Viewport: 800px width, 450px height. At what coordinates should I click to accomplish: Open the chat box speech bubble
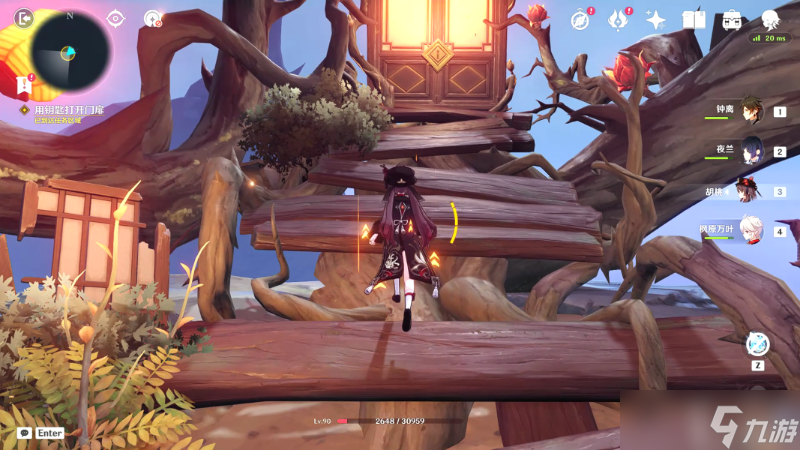pyautogui.click(x=24, y=433)
